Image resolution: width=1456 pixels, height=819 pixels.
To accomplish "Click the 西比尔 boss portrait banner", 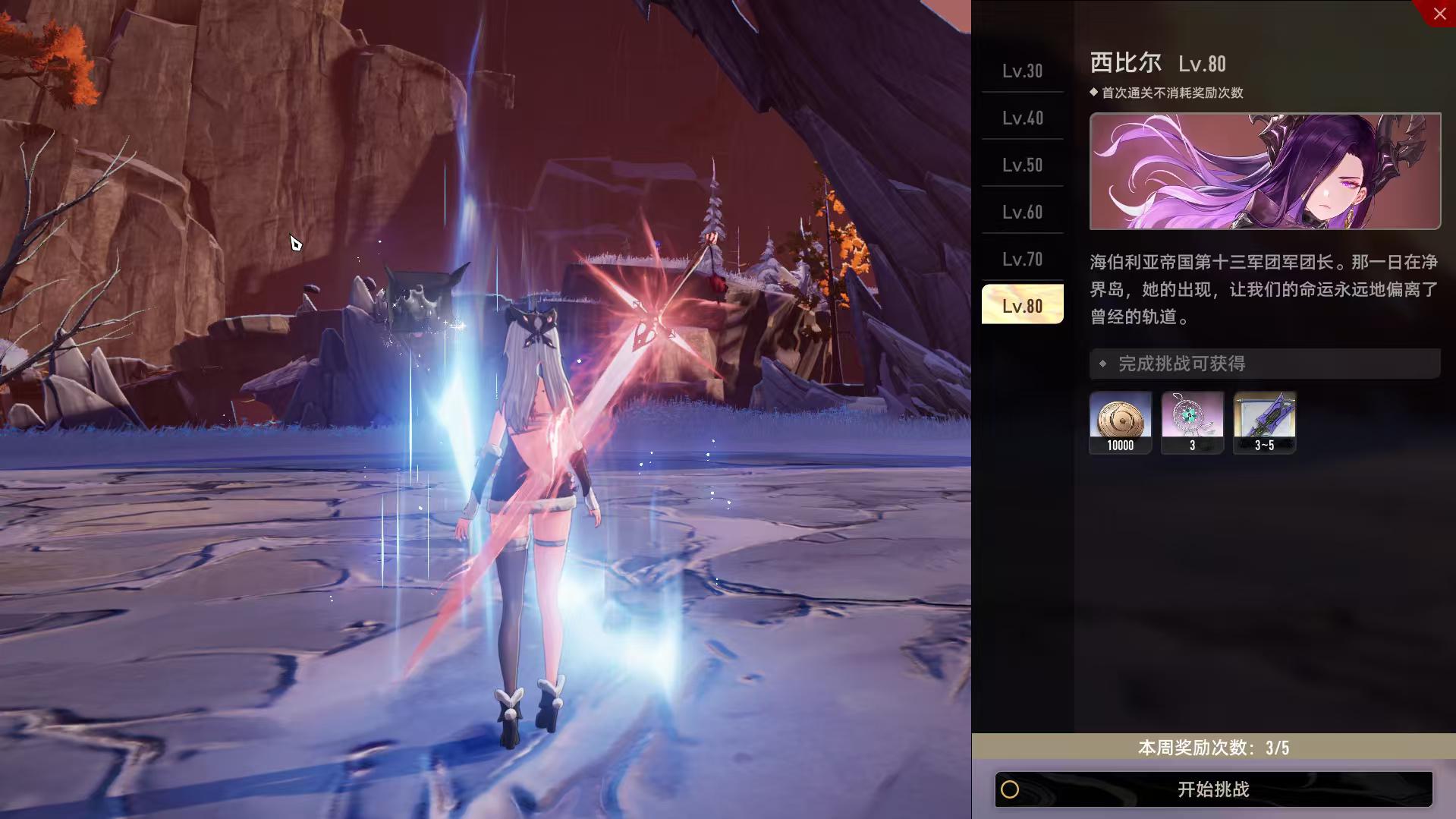I will click(x=1265, y=171).
